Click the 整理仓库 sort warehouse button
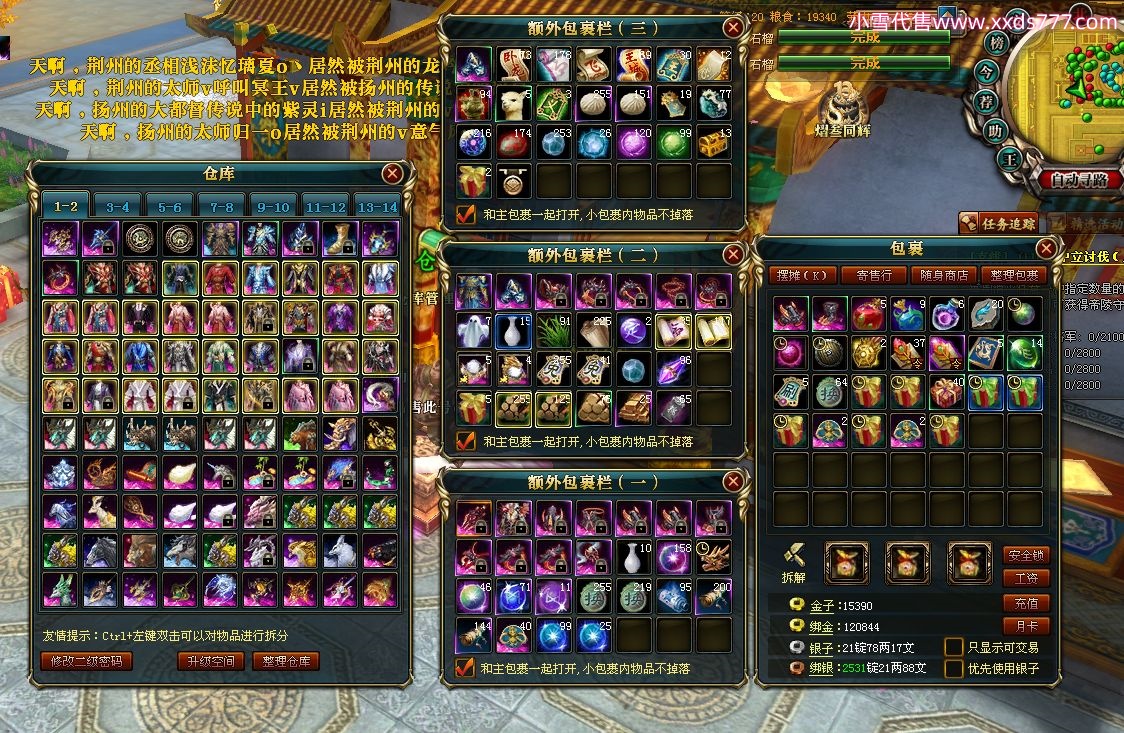 pyautogui.click(x=286, y=661)
